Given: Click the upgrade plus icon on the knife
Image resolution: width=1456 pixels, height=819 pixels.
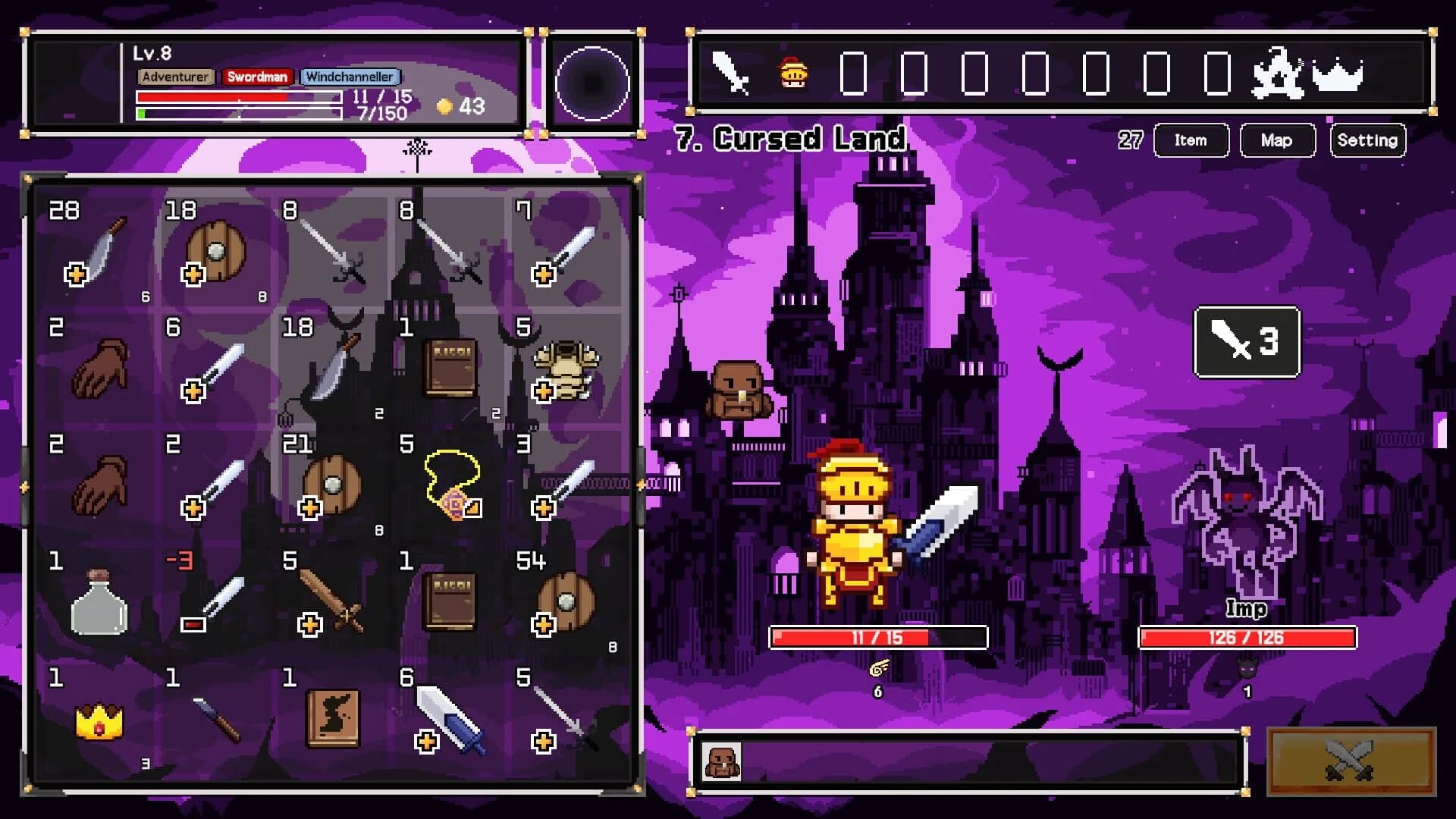Looking at the screenshot, I should pos(74,275).
